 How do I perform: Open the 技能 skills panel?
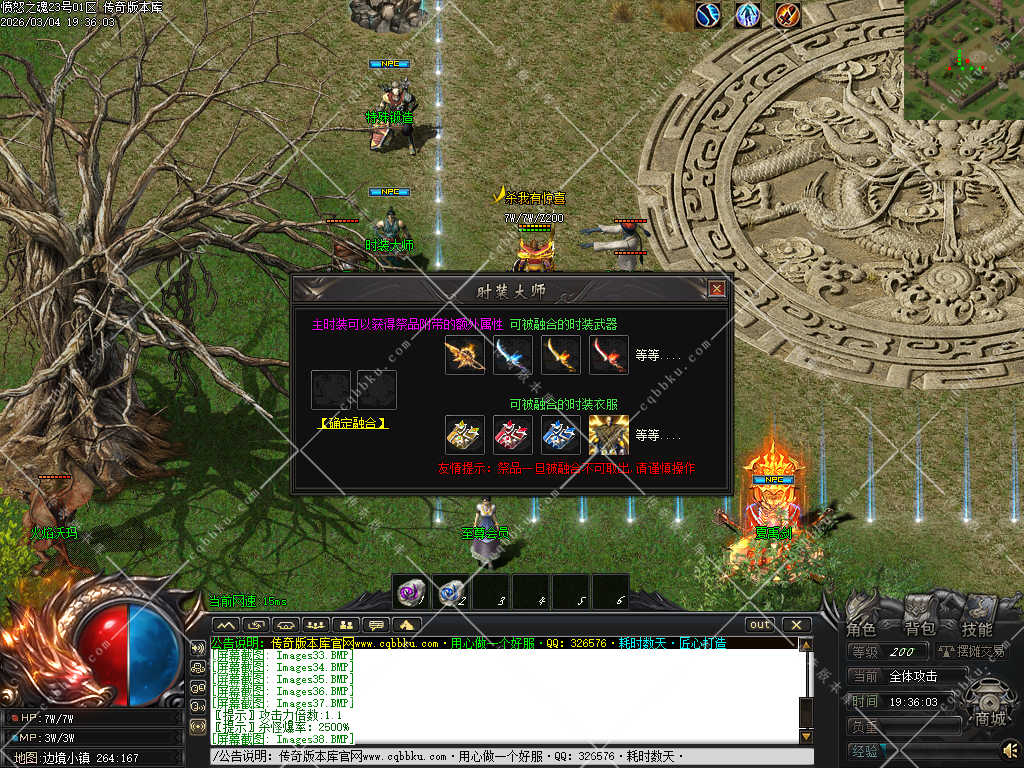point(977,629)
